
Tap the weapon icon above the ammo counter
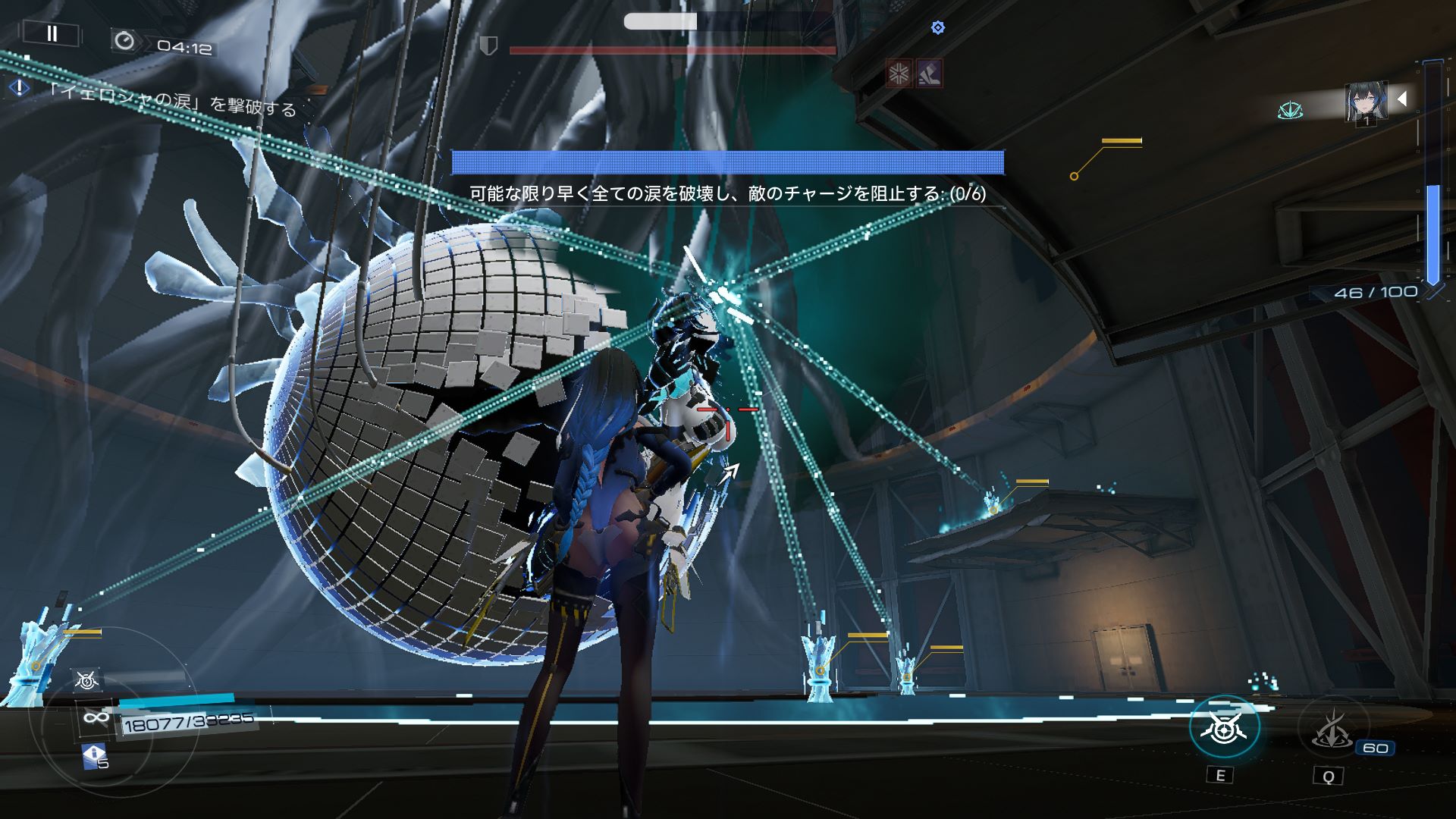pyautogui.click(x=87, y=680)
